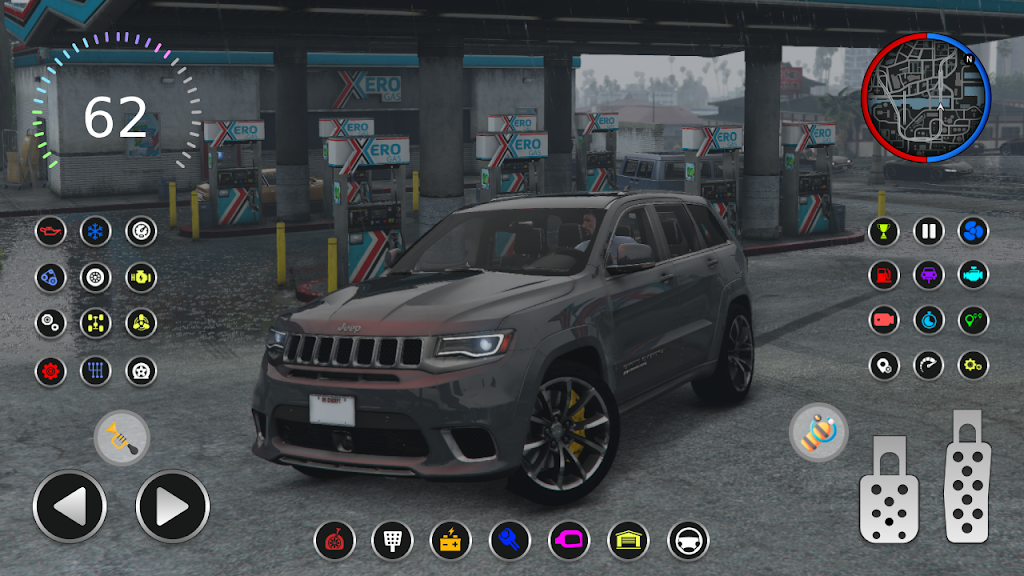The width and height of the screenshot is (1024, 576).
Task: Select the white steering wheel icon
Action: tap(688, 541)
